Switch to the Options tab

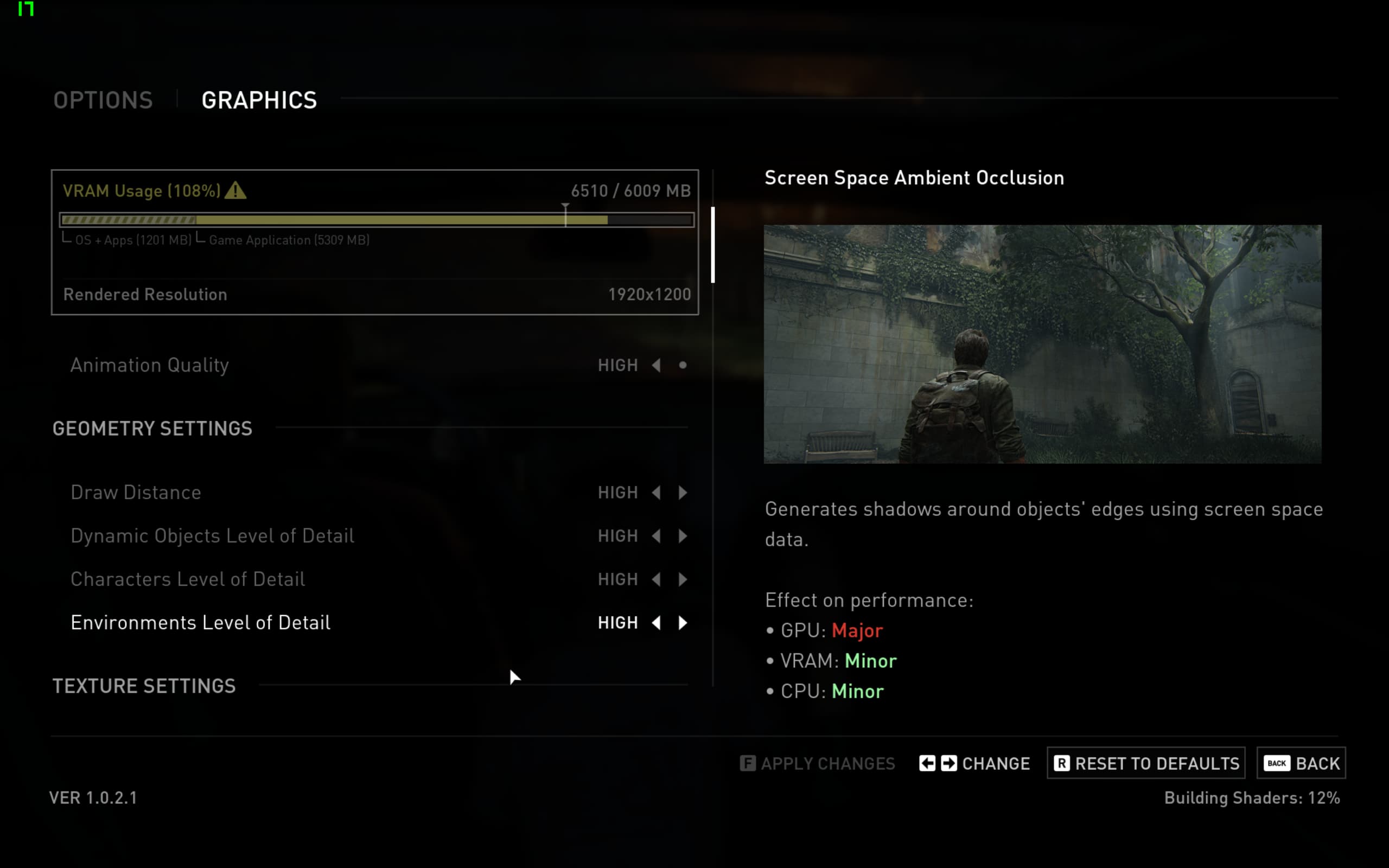click(103, 100)
